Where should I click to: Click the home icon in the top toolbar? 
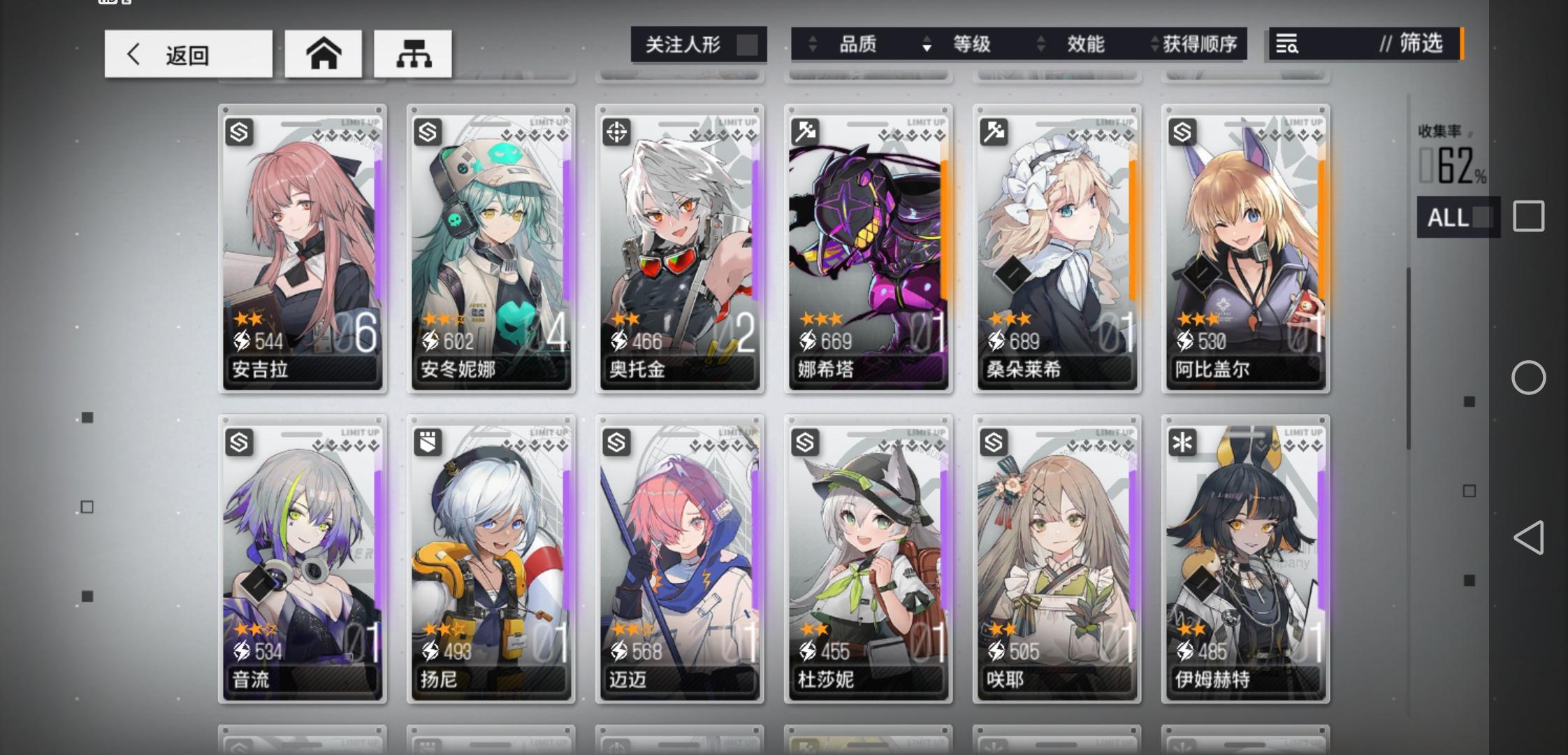tap(323, 54)
